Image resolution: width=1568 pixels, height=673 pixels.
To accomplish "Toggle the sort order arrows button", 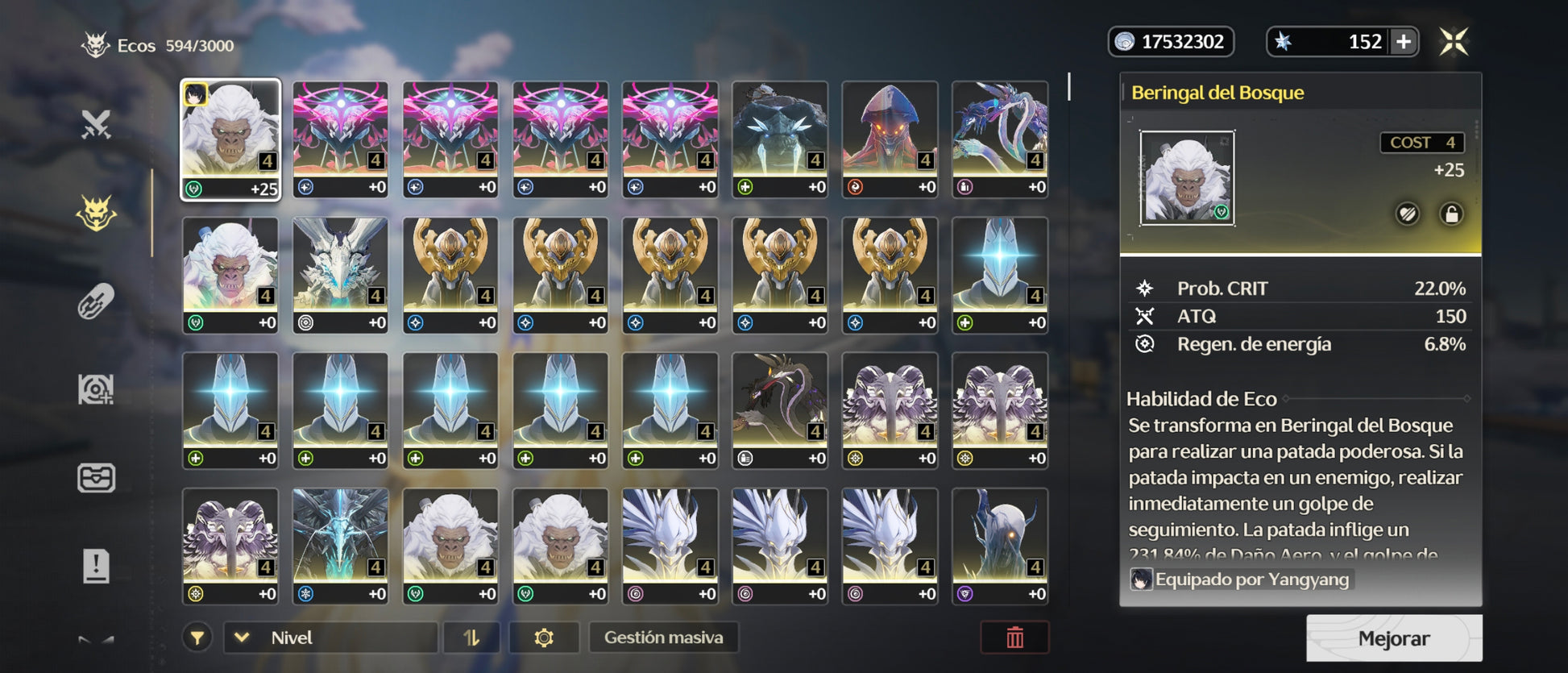I will tap(471, 638).
